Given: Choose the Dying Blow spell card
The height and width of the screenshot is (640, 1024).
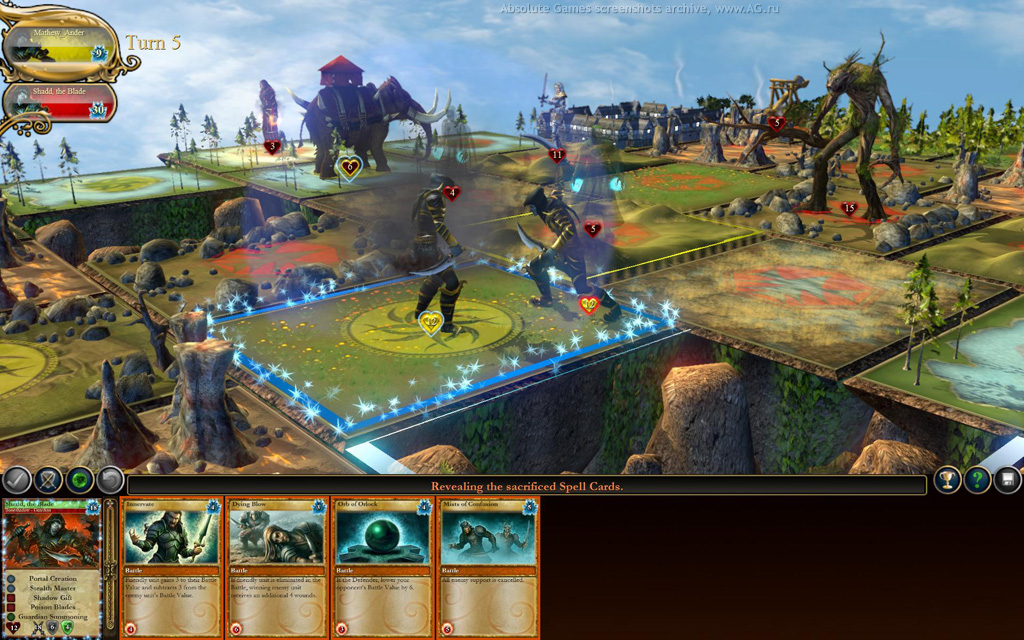Looking at the screenshot, I should (278, 567).
